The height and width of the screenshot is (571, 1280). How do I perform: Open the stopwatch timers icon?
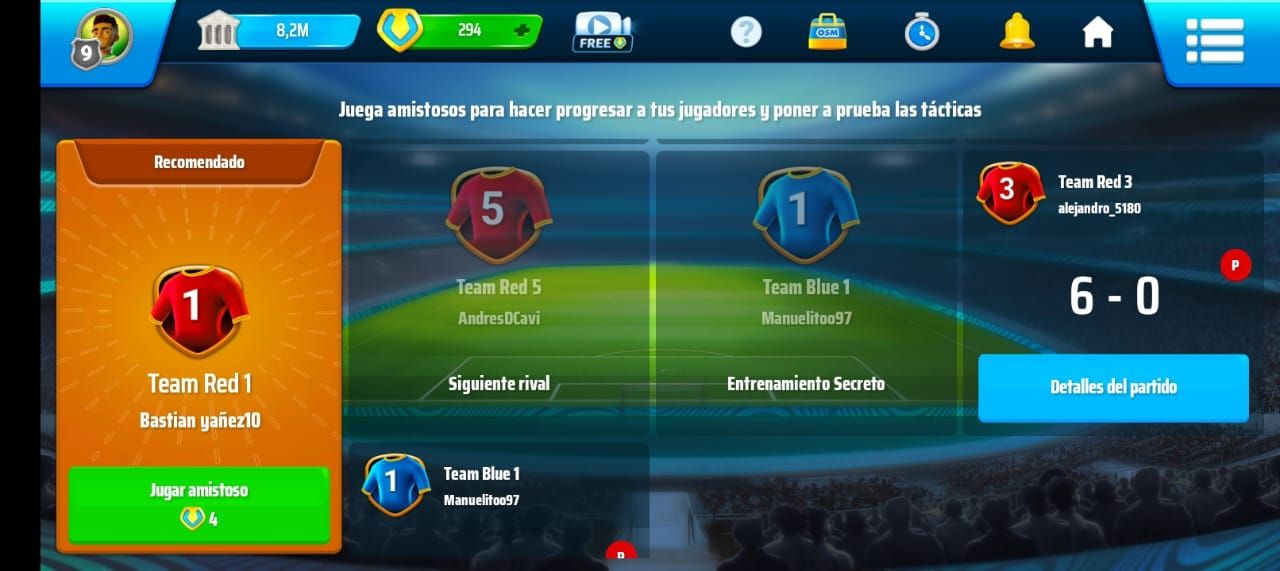tap(921, 33)
